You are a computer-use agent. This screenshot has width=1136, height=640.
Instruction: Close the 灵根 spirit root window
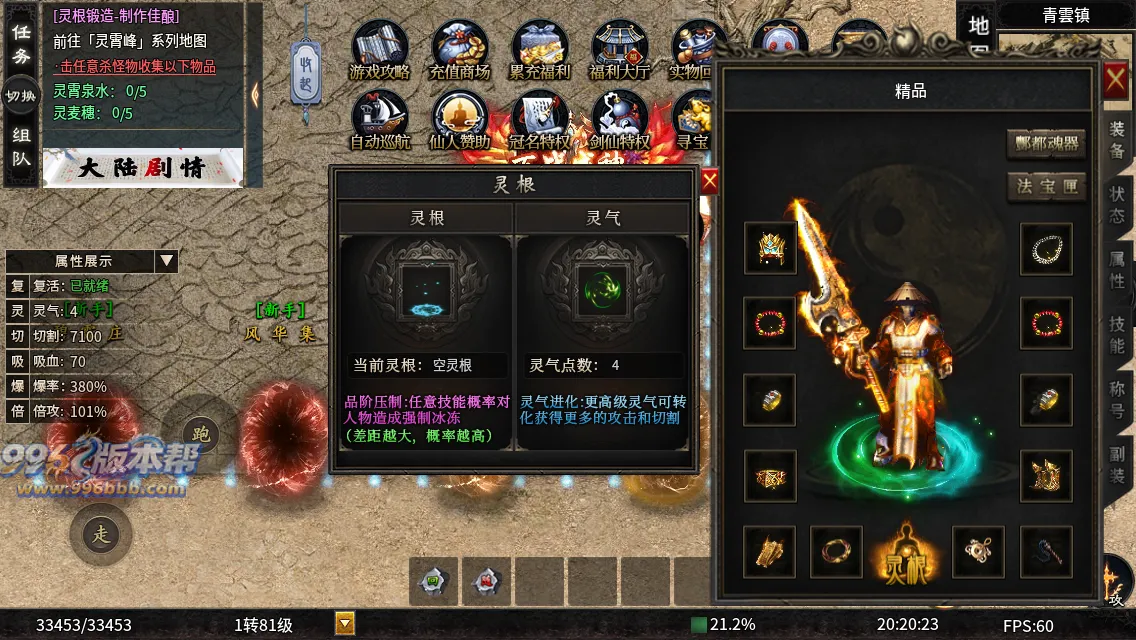[709, 181]
